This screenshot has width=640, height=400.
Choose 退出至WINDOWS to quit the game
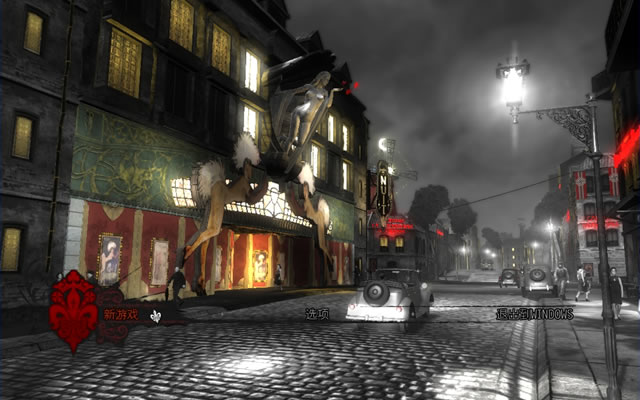534,314
